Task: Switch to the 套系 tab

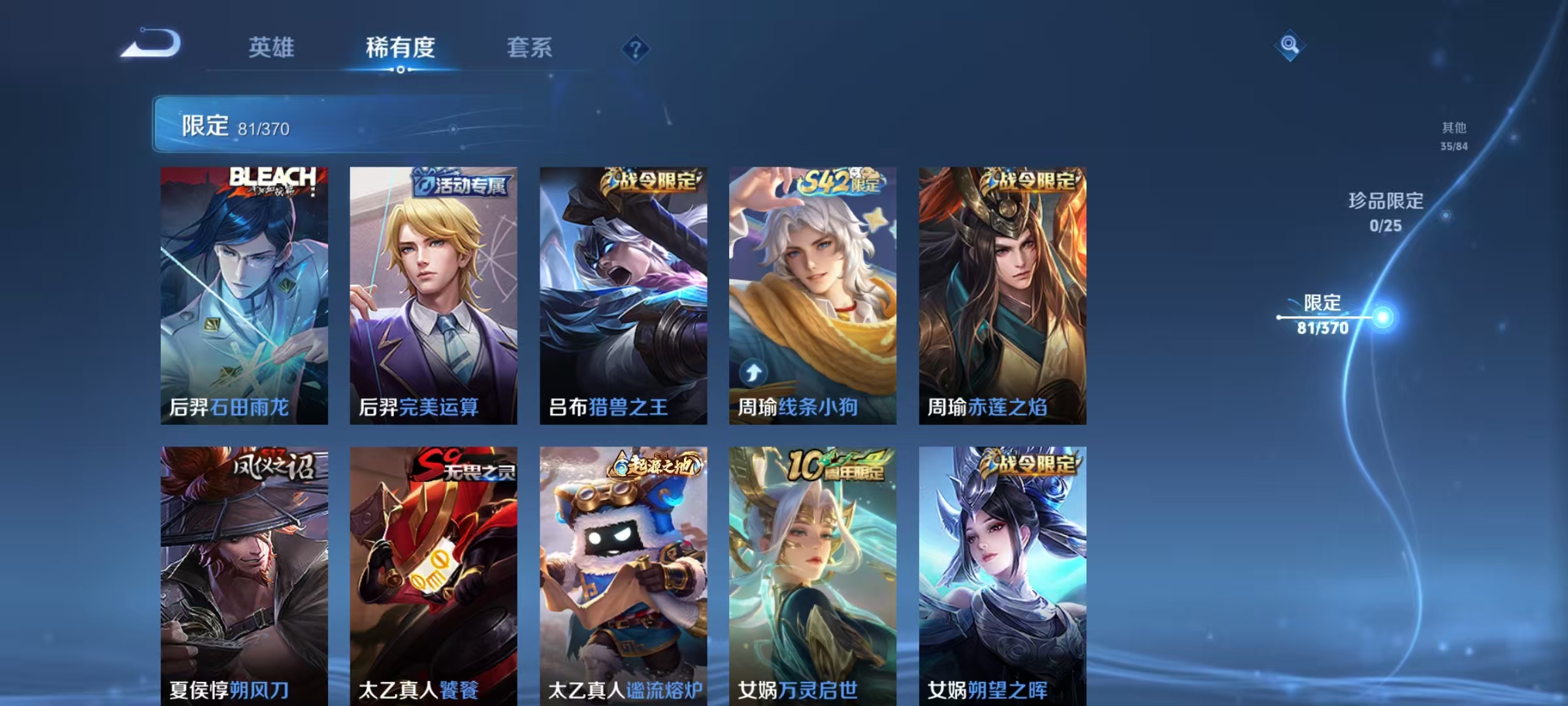Action: point(531,47)
